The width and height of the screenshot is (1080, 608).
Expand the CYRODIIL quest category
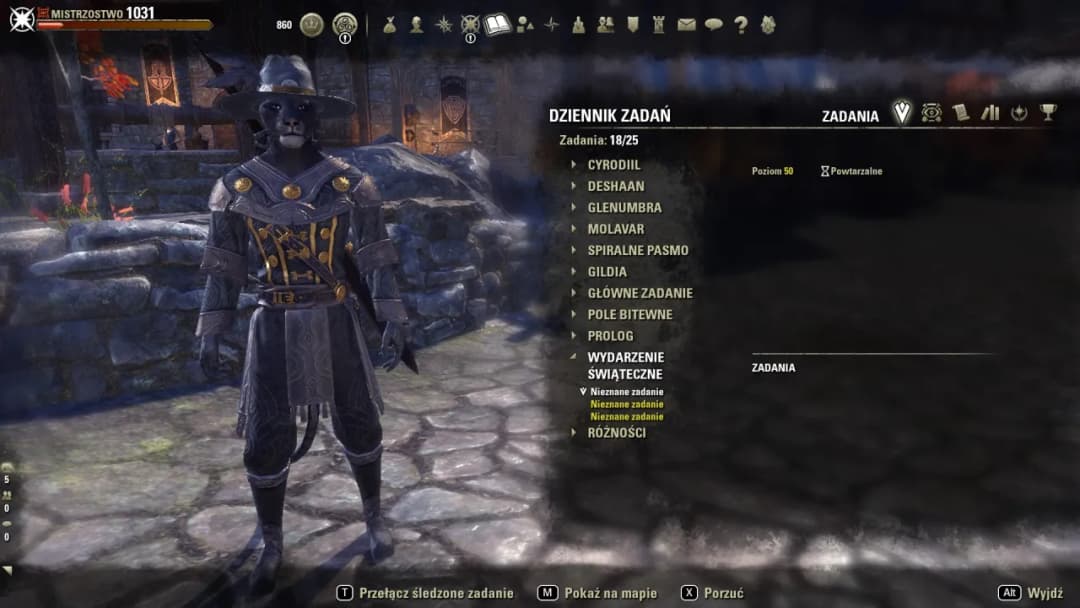point(613,165)
